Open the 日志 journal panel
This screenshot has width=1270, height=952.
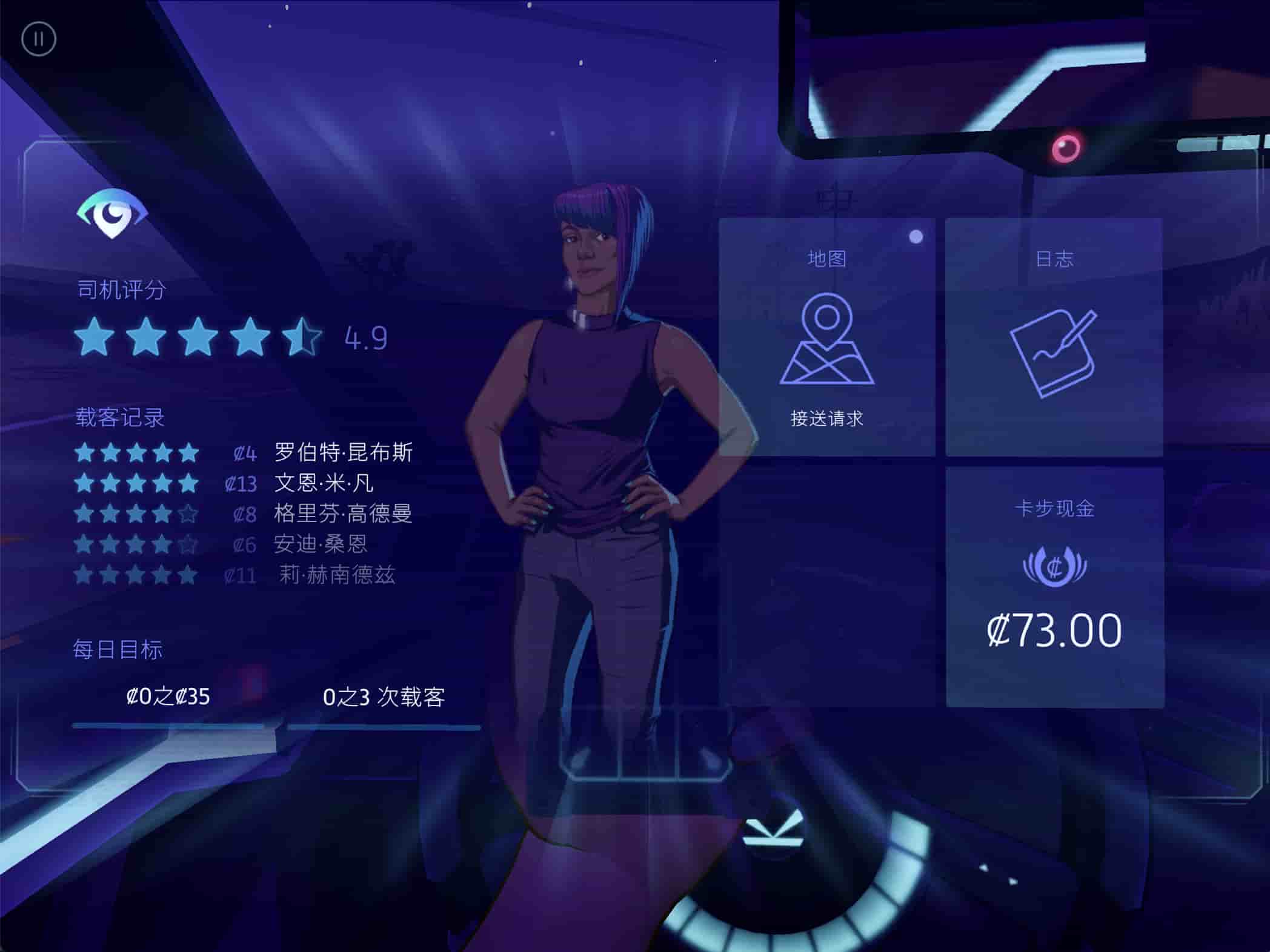pos(1054,337)
